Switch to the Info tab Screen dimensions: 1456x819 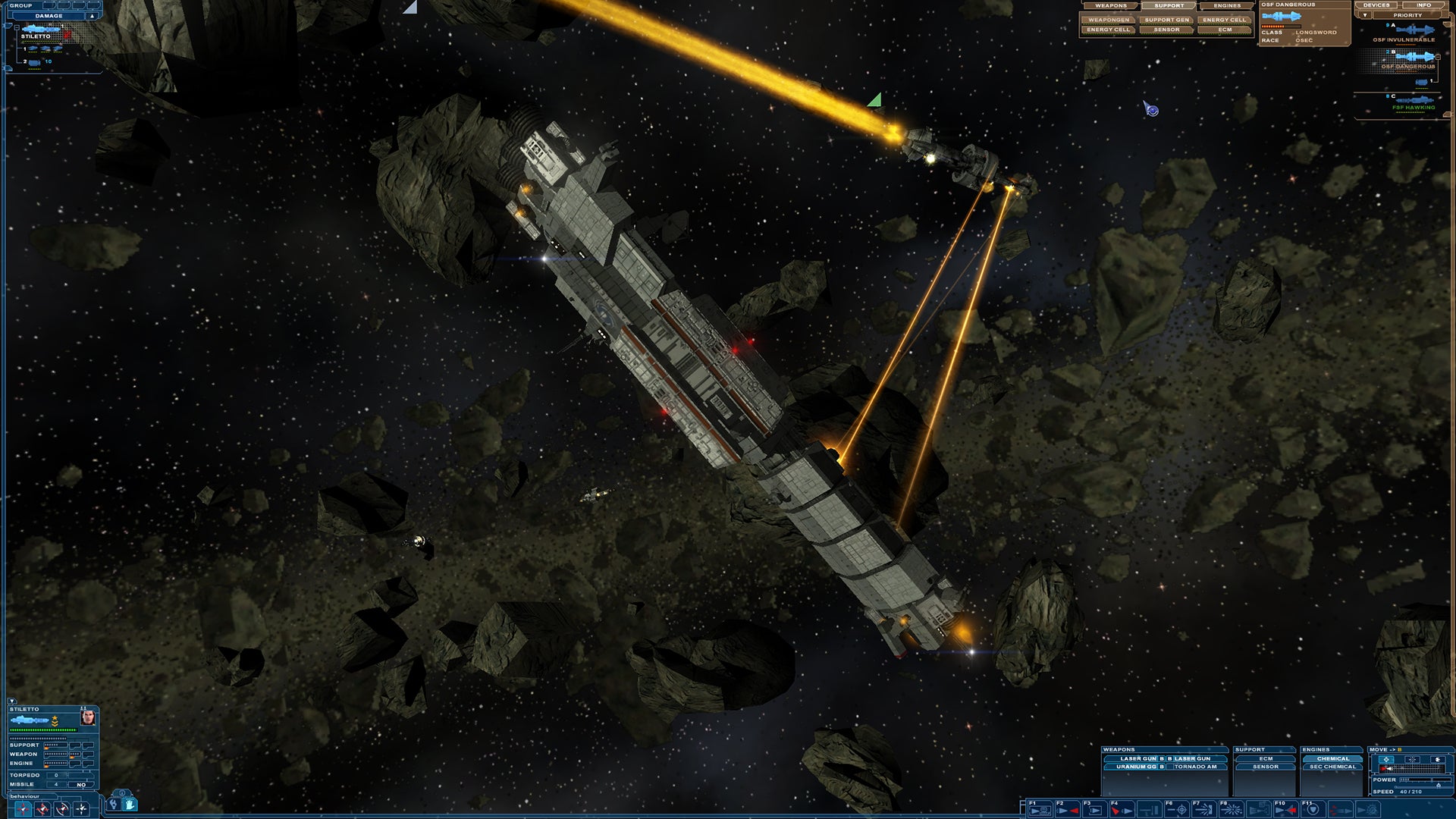(x=1424, y=5)
